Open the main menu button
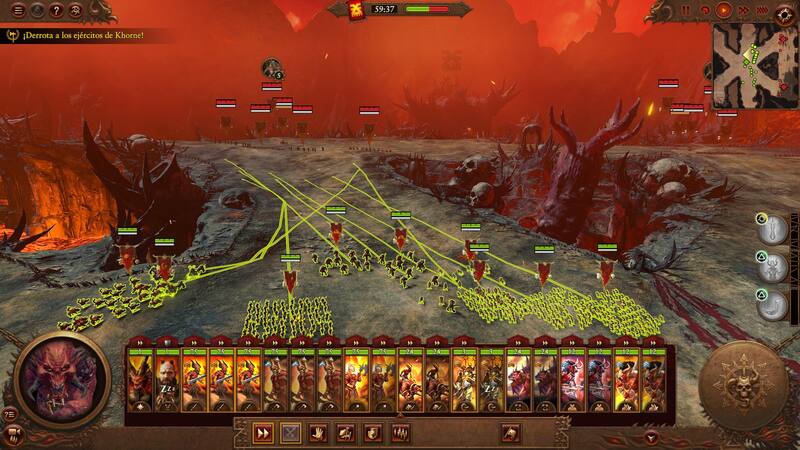800x450 pixels. 17,10
